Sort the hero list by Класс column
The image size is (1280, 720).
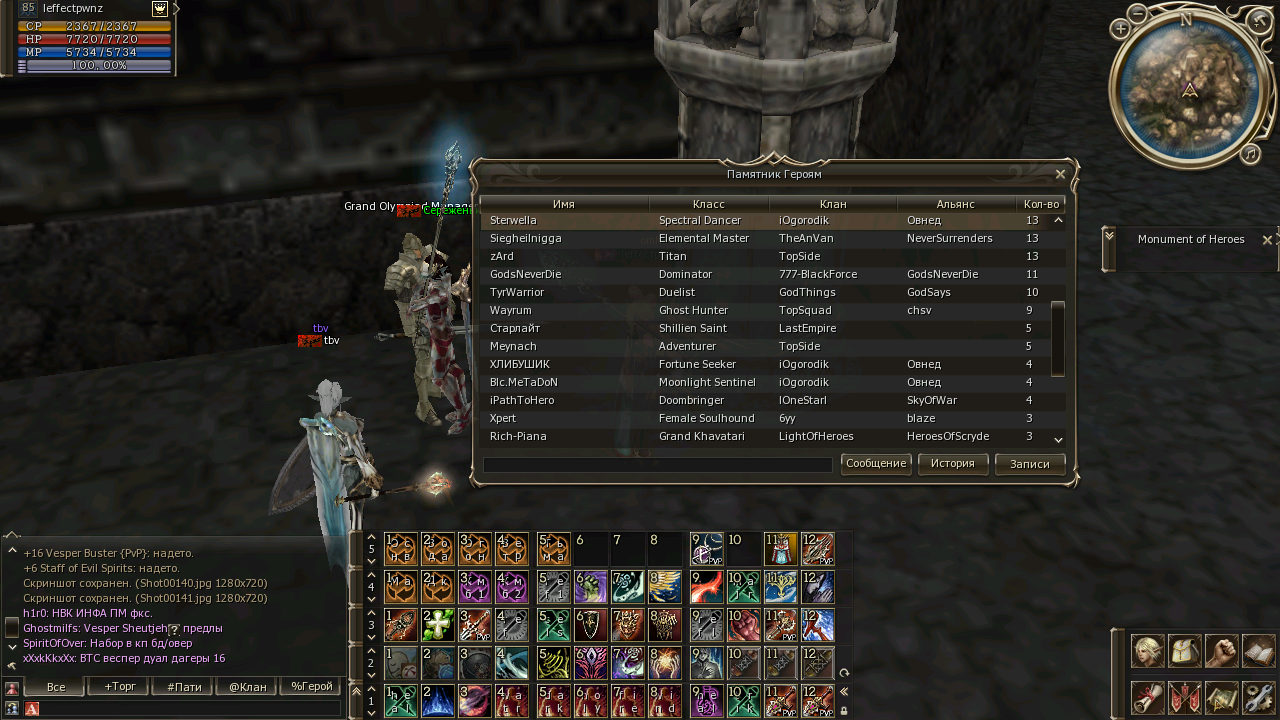pyautogui.click(x=708, y=204)
